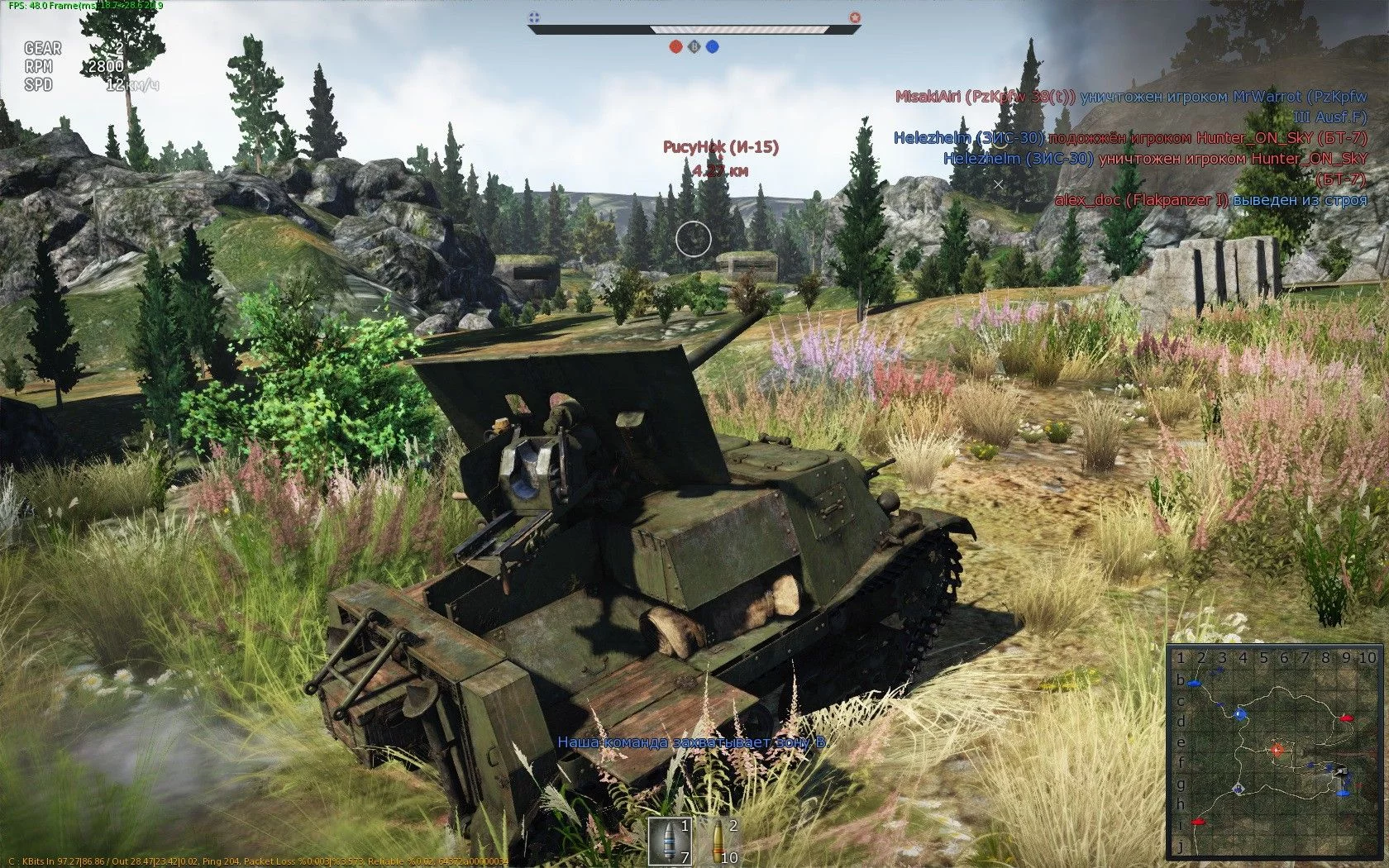The image size is (1389, 868).
Task: Click the red capture point icon under the score bar
Action: tap(675, 46)
